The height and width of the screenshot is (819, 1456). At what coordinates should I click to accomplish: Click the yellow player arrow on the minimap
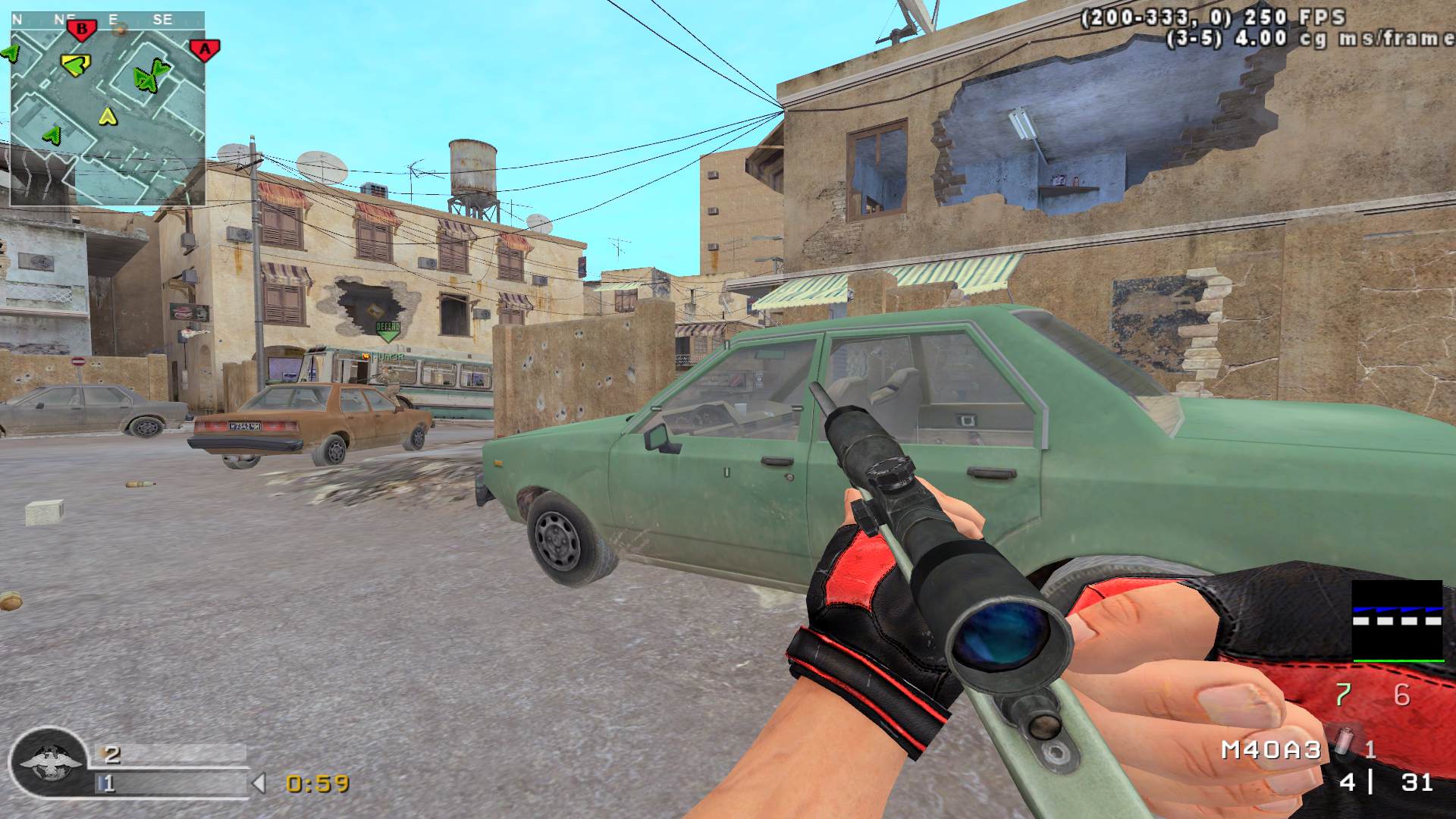[108, 116]
